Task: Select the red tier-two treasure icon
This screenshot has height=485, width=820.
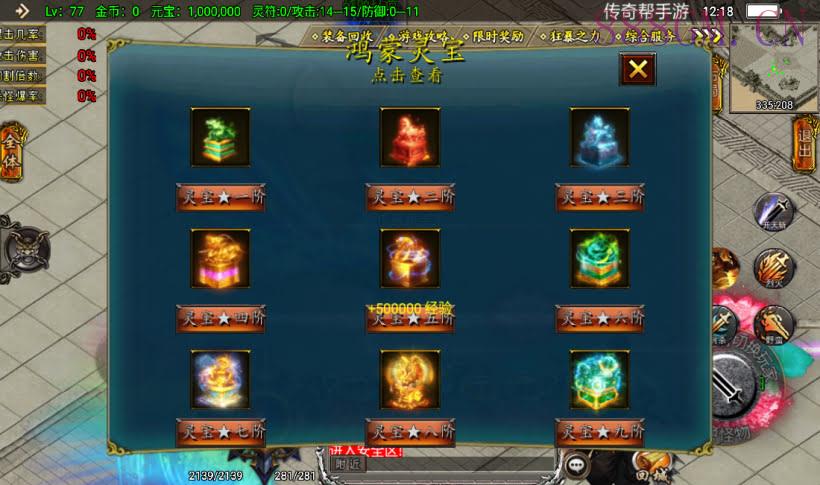Action: [x=410, y=137]
